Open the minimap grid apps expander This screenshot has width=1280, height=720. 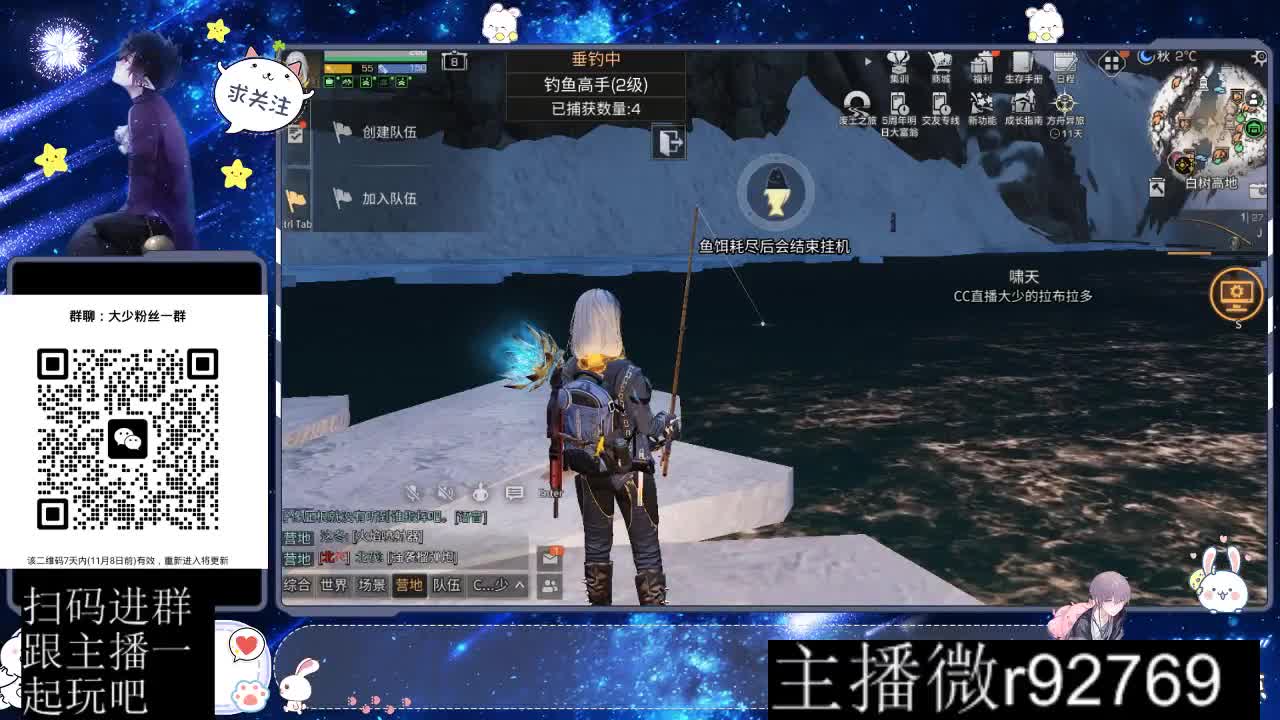pyautogui.click(x=1112, y=63)
